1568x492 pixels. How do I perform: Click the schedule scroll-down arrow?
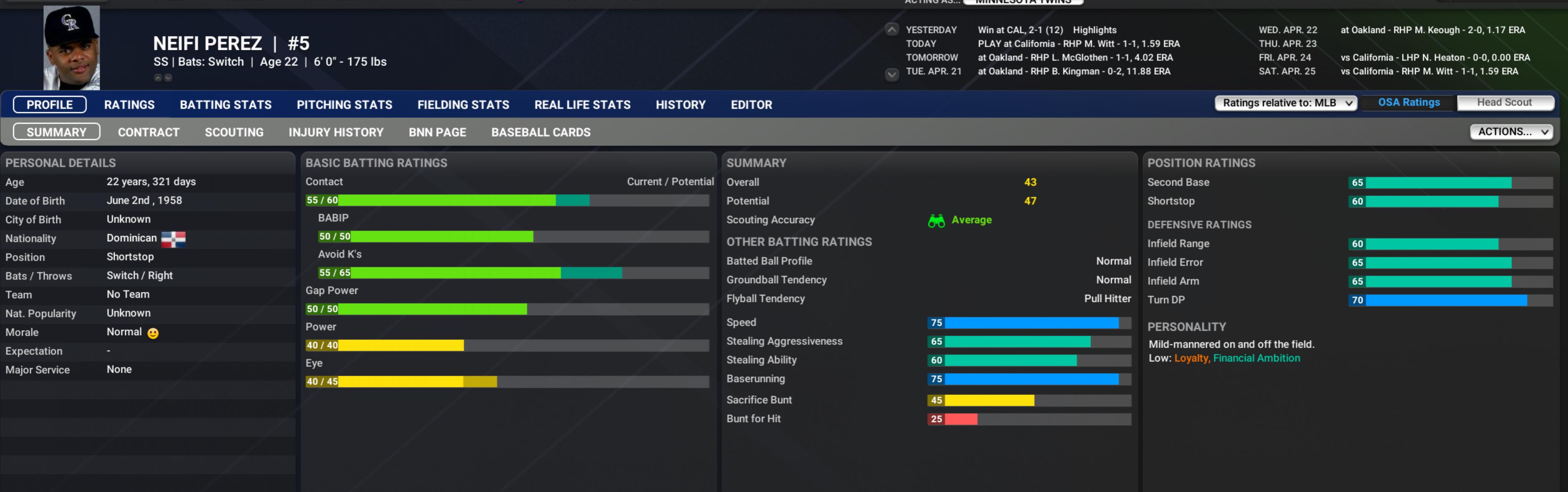point(891,74)
